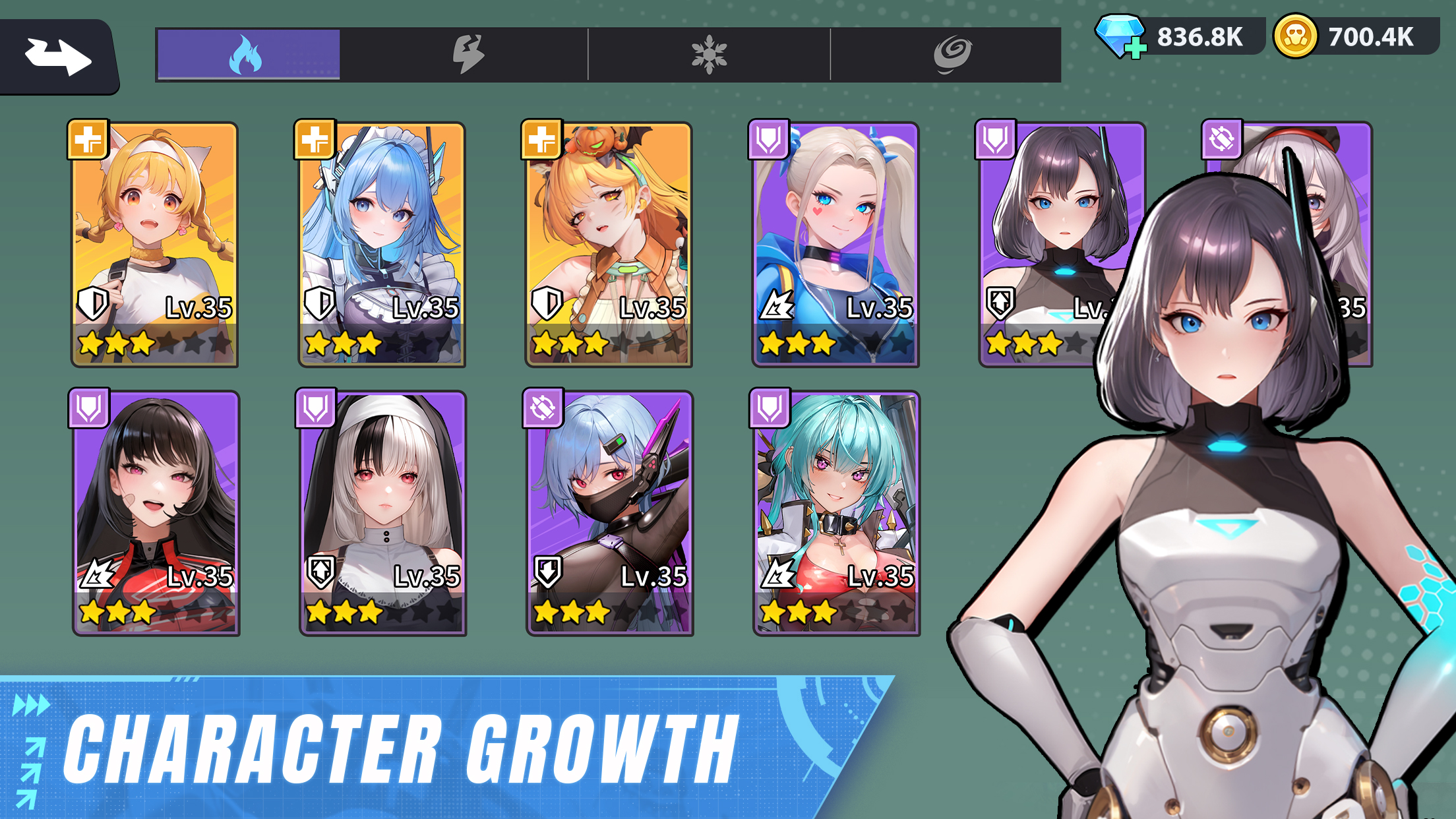Select the snowflake ice element tab
The image size is (1456, 819).
point(709,55)
